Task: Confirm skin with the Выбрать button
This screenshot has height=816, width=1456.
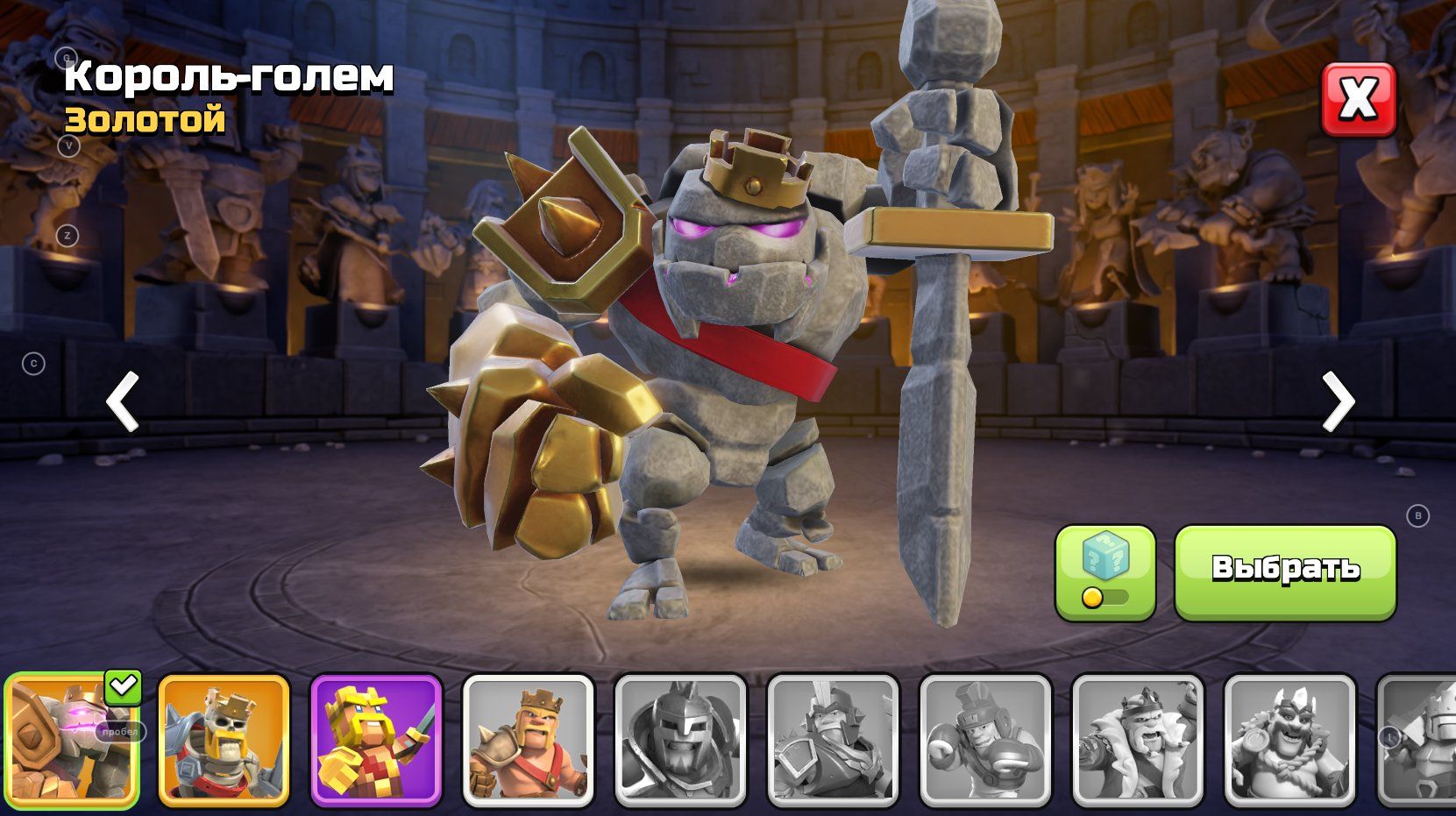Action: click(x=1284, y=571)
